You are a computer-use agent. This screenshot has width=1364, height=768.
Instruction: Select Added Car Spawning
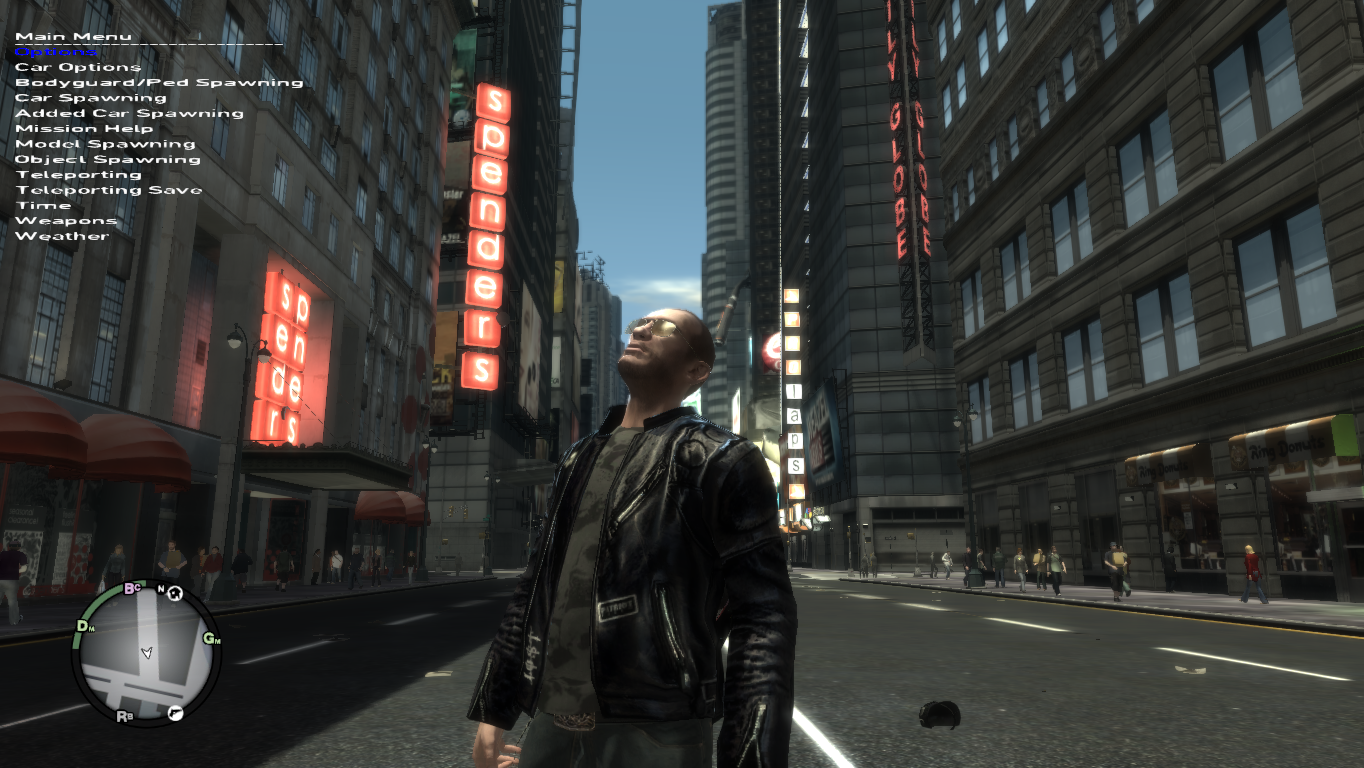pyautogui.click(x=129, y=113)
